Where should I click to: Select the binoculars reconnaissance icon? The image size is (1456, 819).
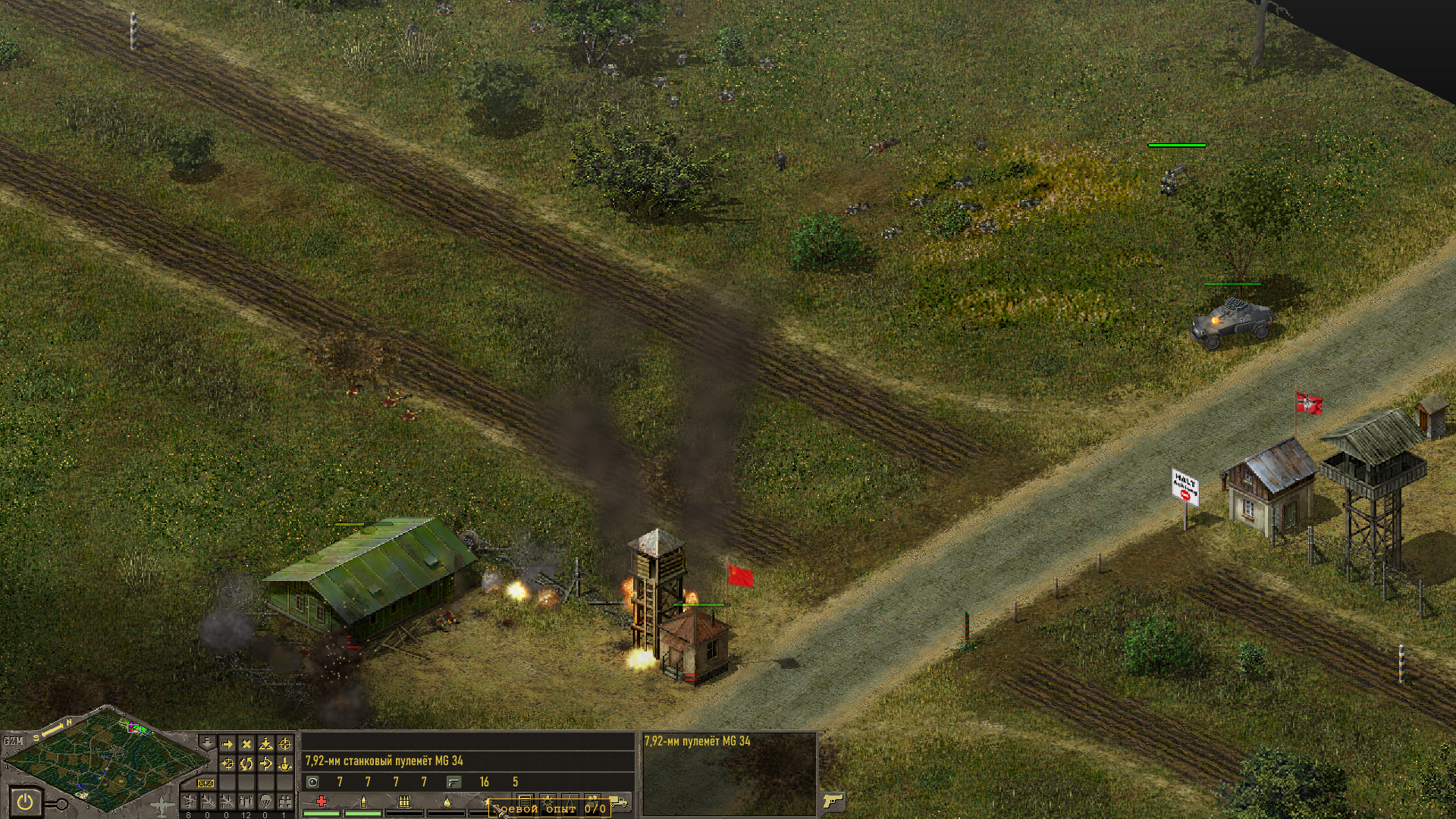[x=284, y=801]
